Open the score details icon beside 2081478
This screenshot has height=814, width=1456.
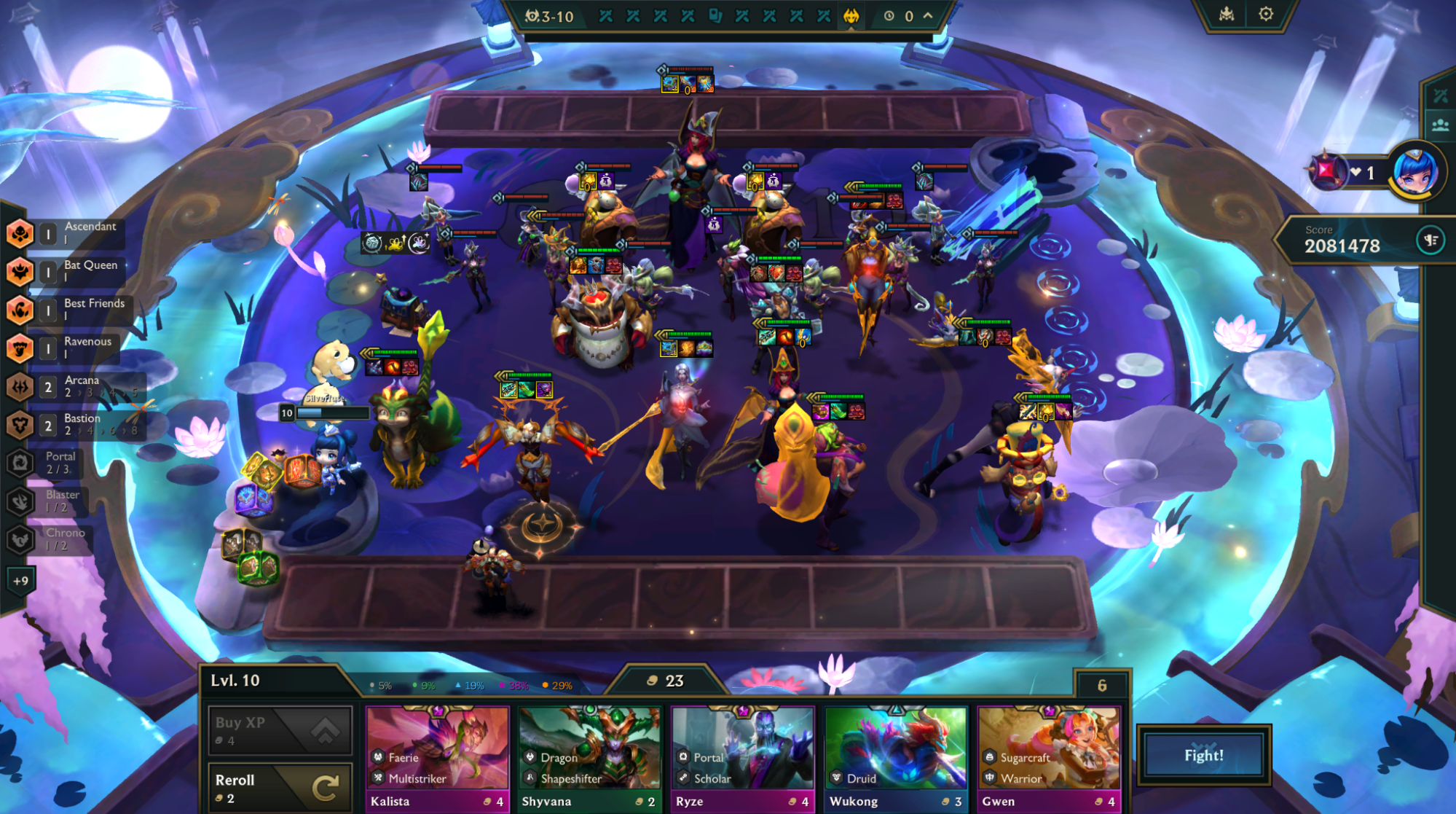point(1430,241)
